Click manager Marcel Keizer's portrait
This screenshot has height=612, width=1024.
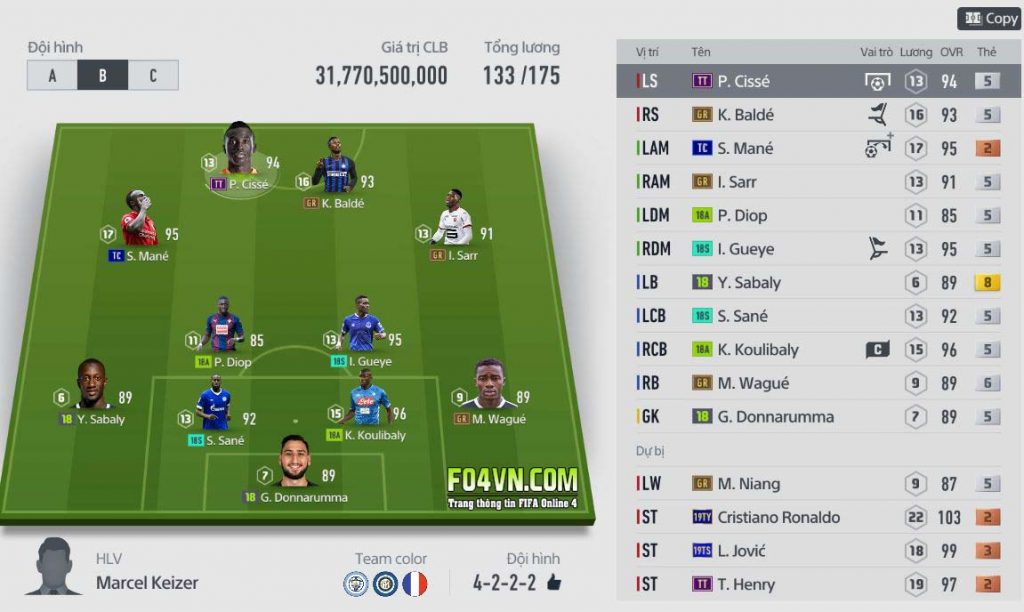click(54, 568)
